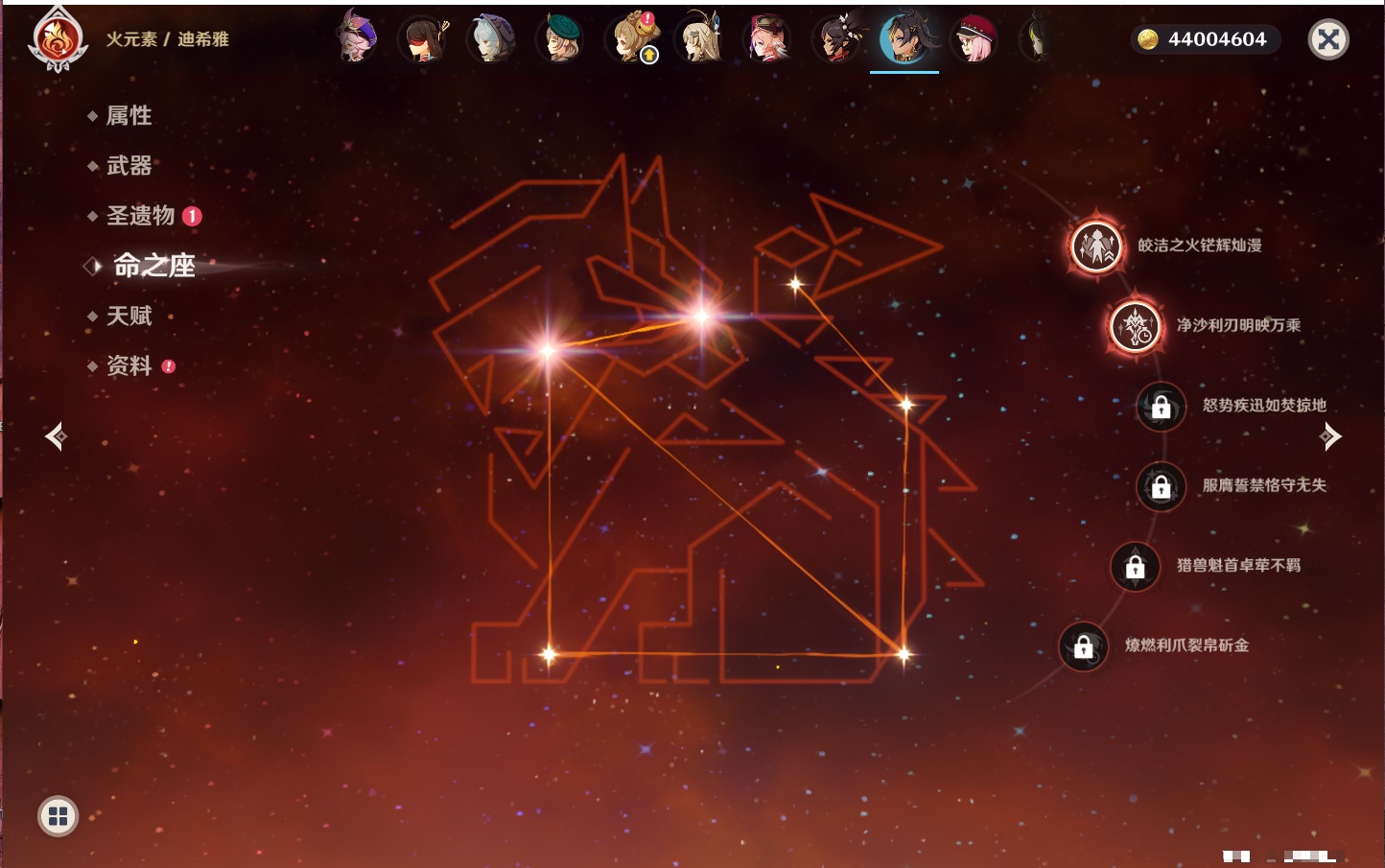Image resolution: width=1385 pixels, height=868 pixels.
Task: Open the 圣遗物 artifacts section
Action: 140,216
